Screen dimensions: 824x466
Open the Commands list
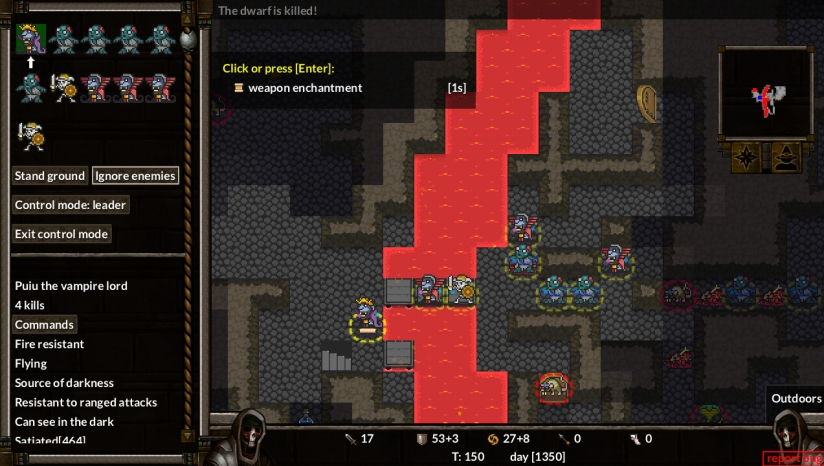pos(45,324)
